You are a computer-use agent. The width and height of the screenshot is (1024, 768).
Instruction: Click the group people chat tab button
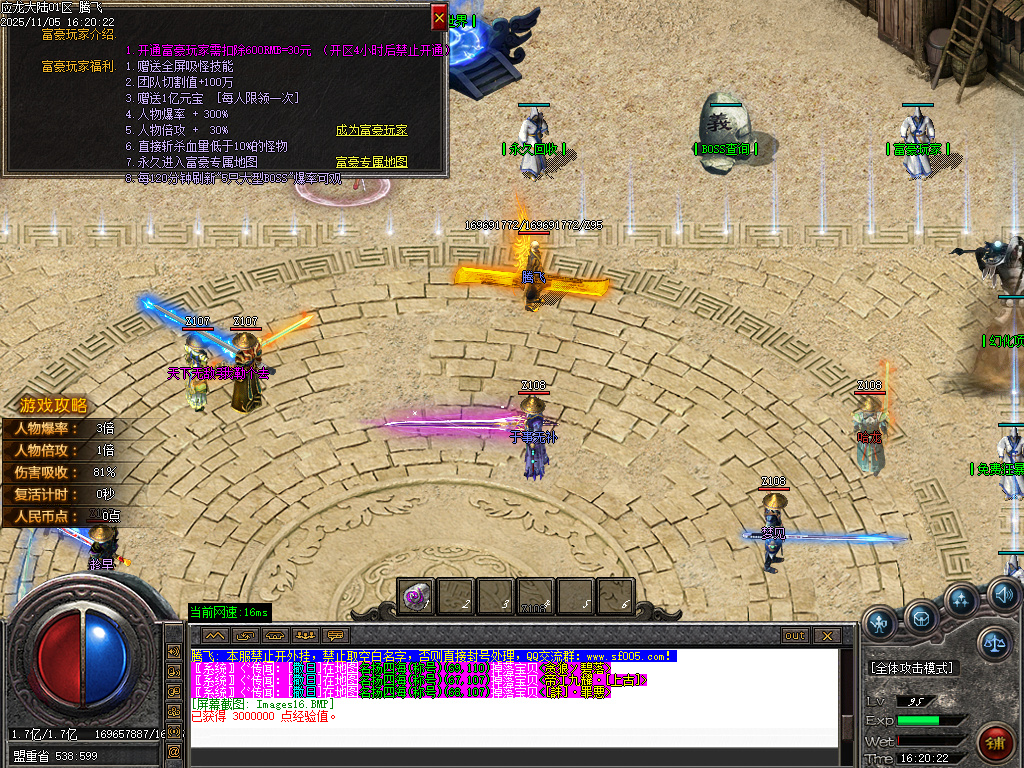click(x=305, y=635)
